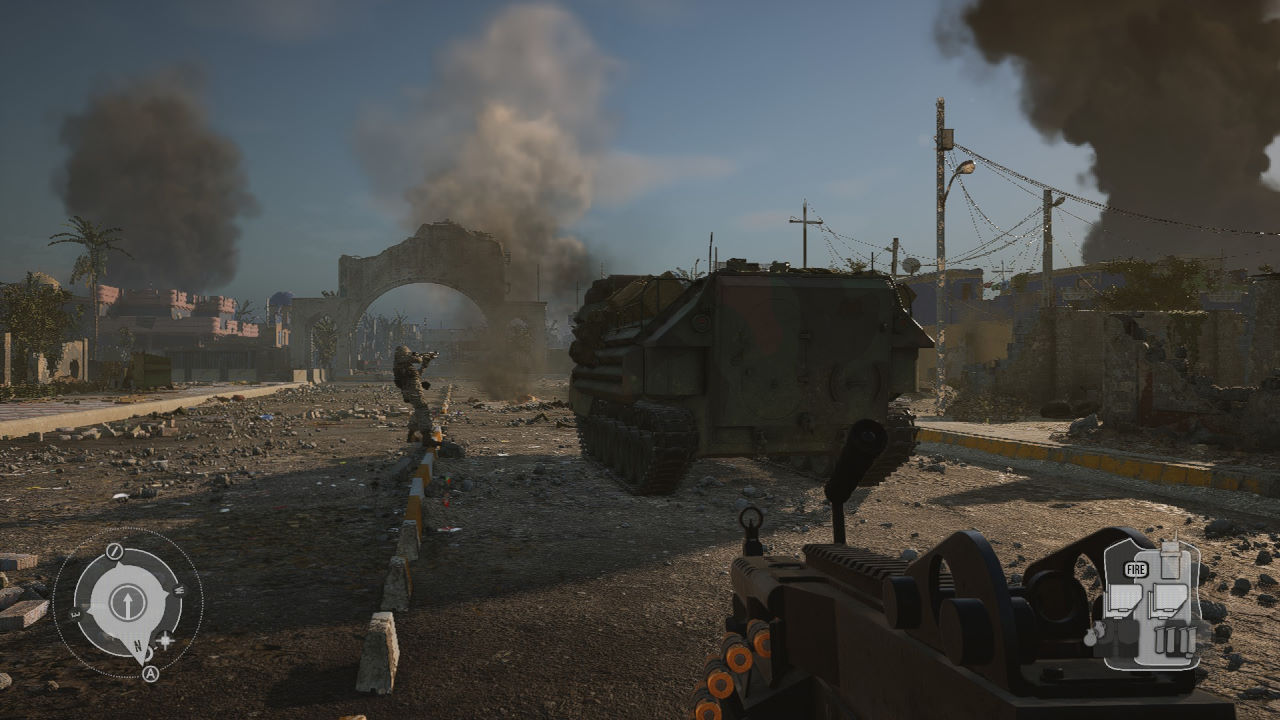
Task: Select the heading arrow in the compass center
Action: click(x=127, y=602)
